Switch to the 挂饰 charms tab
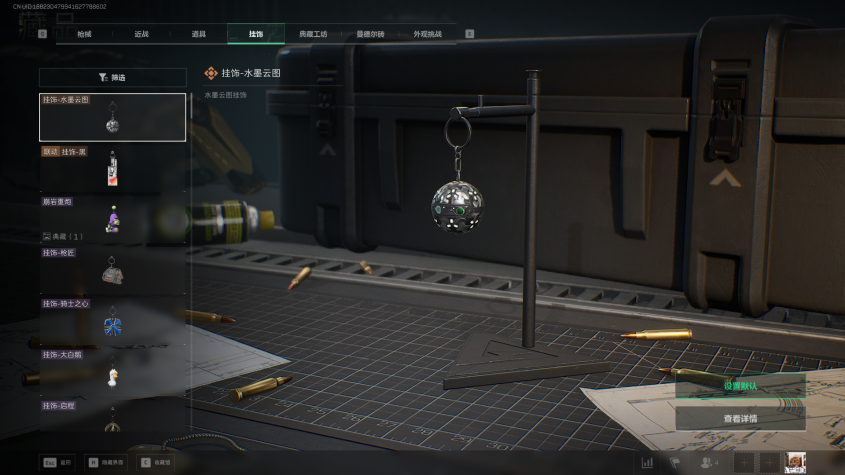Viewport: 845px width, 475px height. point(256,34)
